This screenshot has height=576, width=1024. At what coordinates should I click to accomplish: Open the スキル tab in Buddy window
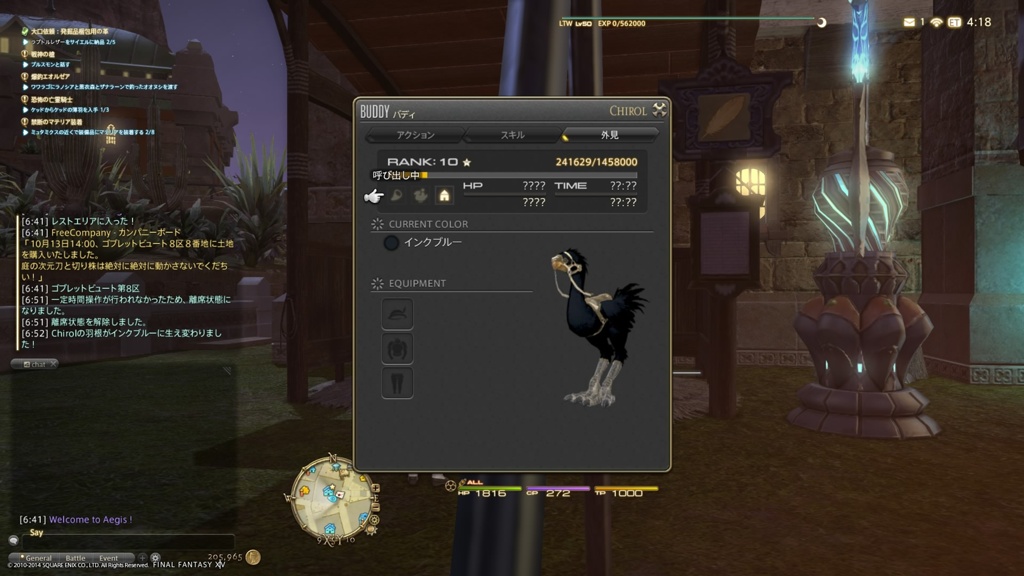(512, 135)
